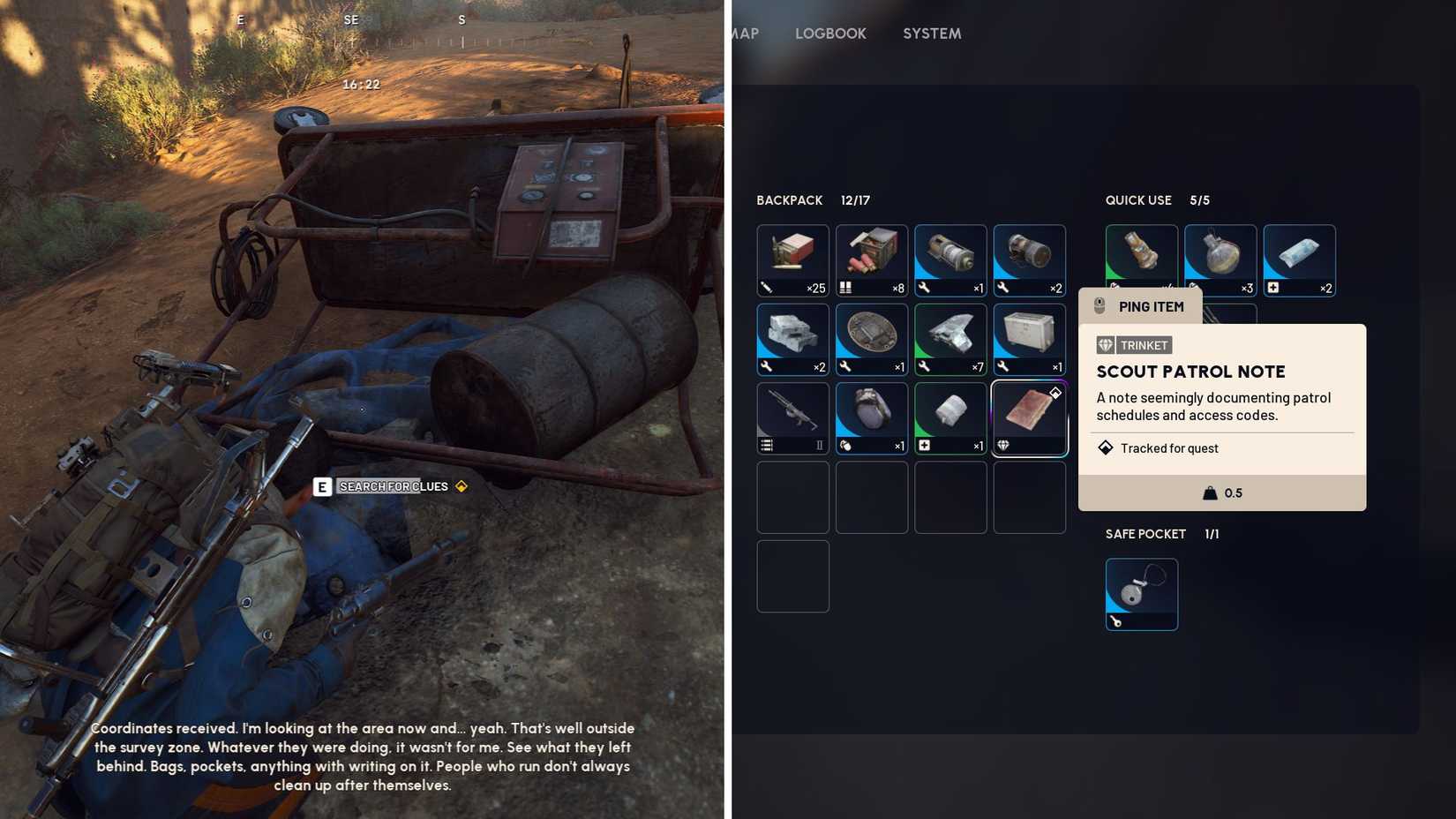1456x819 pixels.
Task: Select the bandage item with plus icon
Action: (950, 417)
